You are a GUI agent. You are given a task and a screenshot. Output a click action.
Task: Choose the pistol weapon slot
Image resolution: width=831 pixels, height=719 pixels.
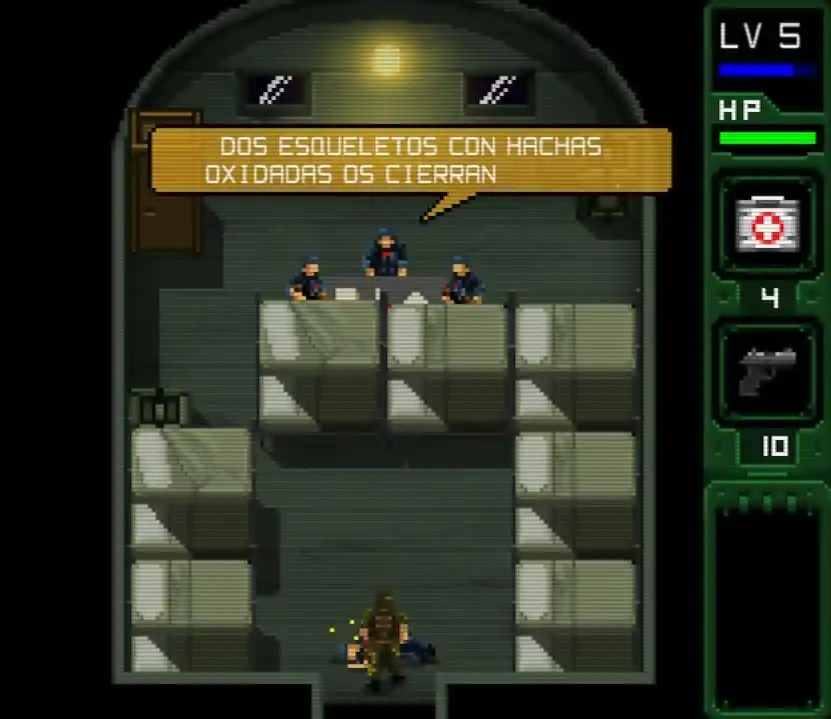coord(767,373)
